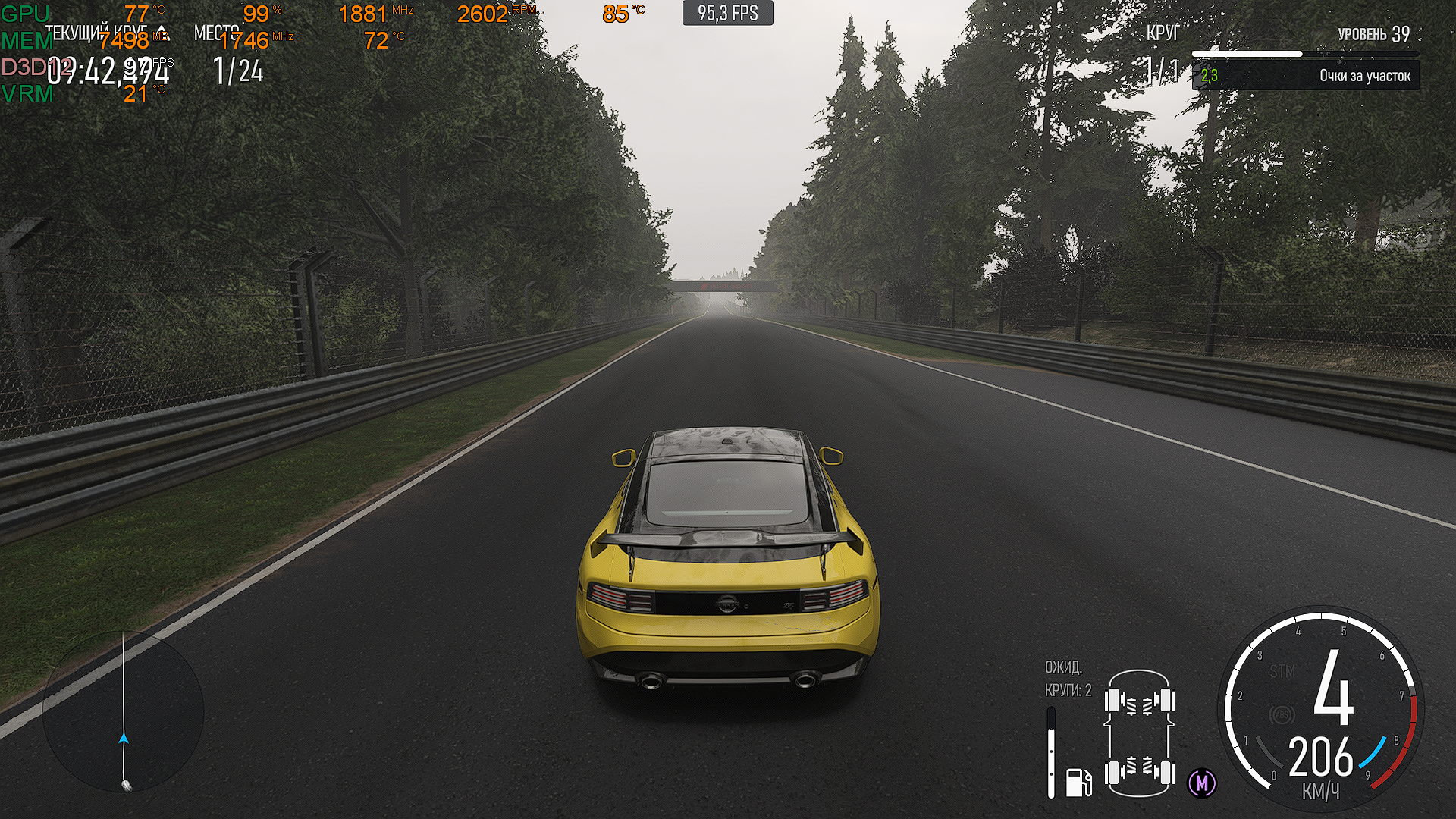Click the car tire and suspension diagram
Image resolution: width=1456 pixels, height=819 pixels.
1140,733
